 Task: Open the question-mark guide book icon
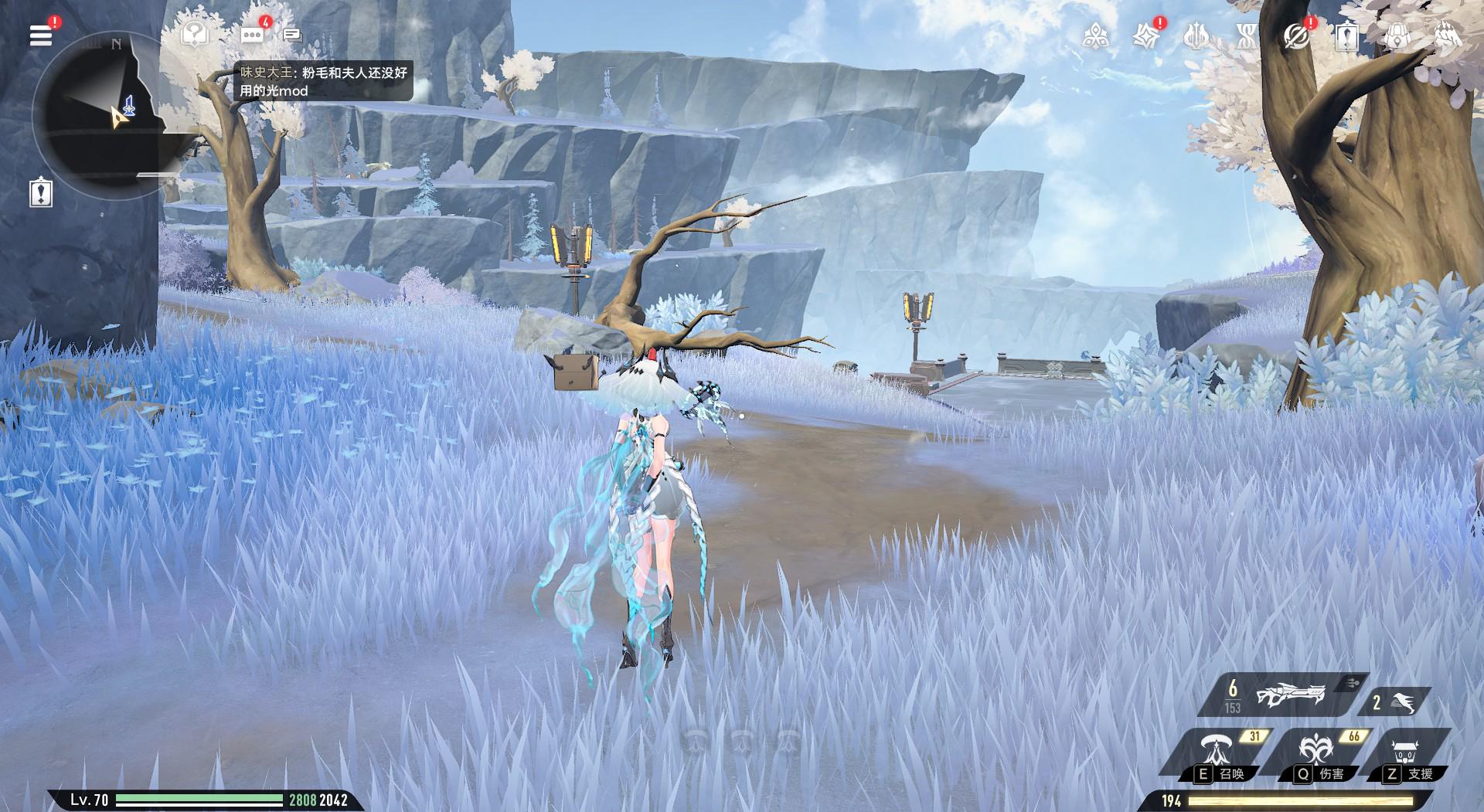tap(195, 35)
